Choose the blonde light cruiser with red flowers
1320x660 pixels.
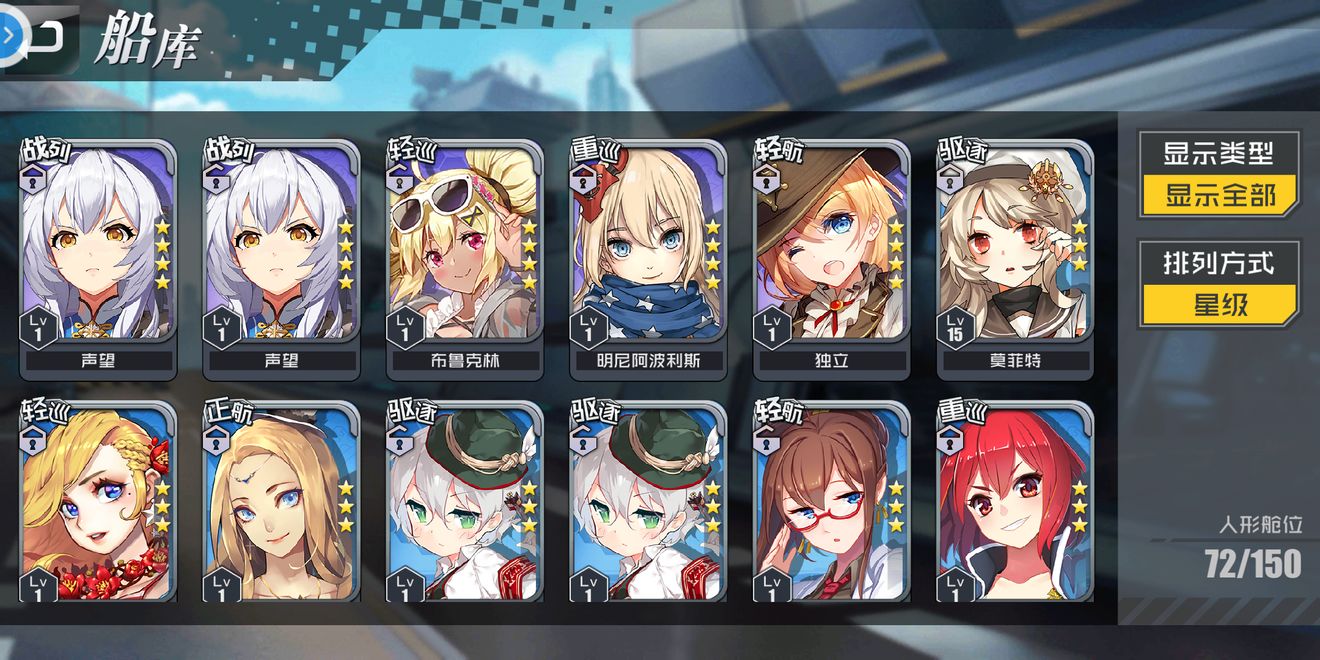(x=98, y=500)
